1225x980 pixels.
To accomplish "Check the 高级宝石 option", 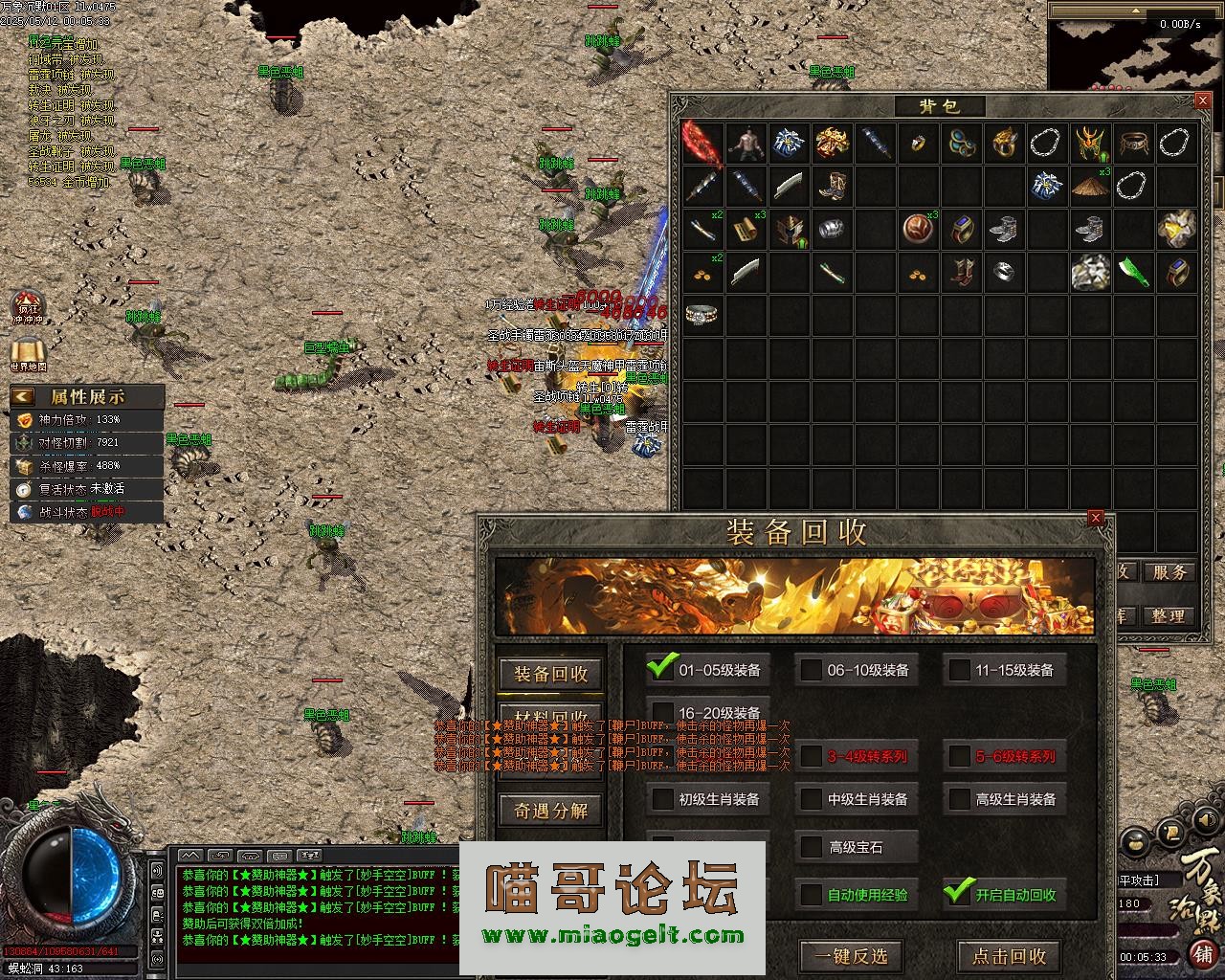I will pyautogui.click(x=811, y=847).
